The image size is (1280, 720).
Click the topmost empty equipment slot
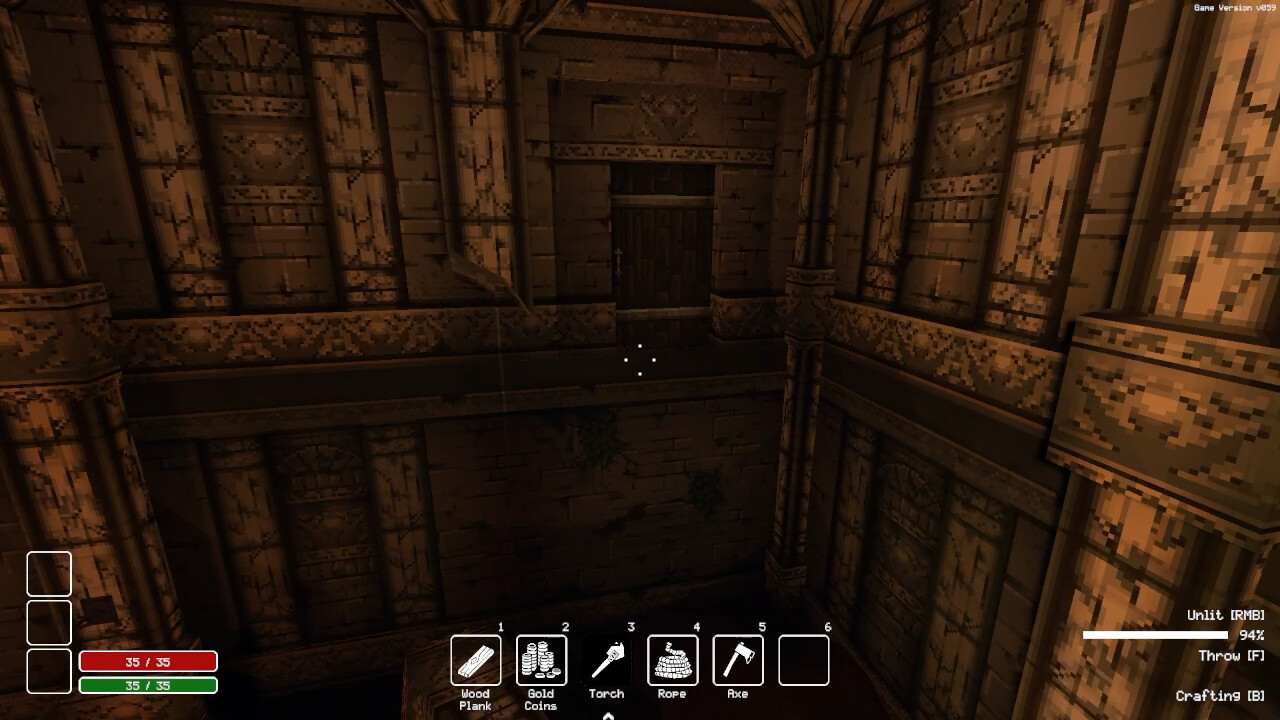[49, 574]
